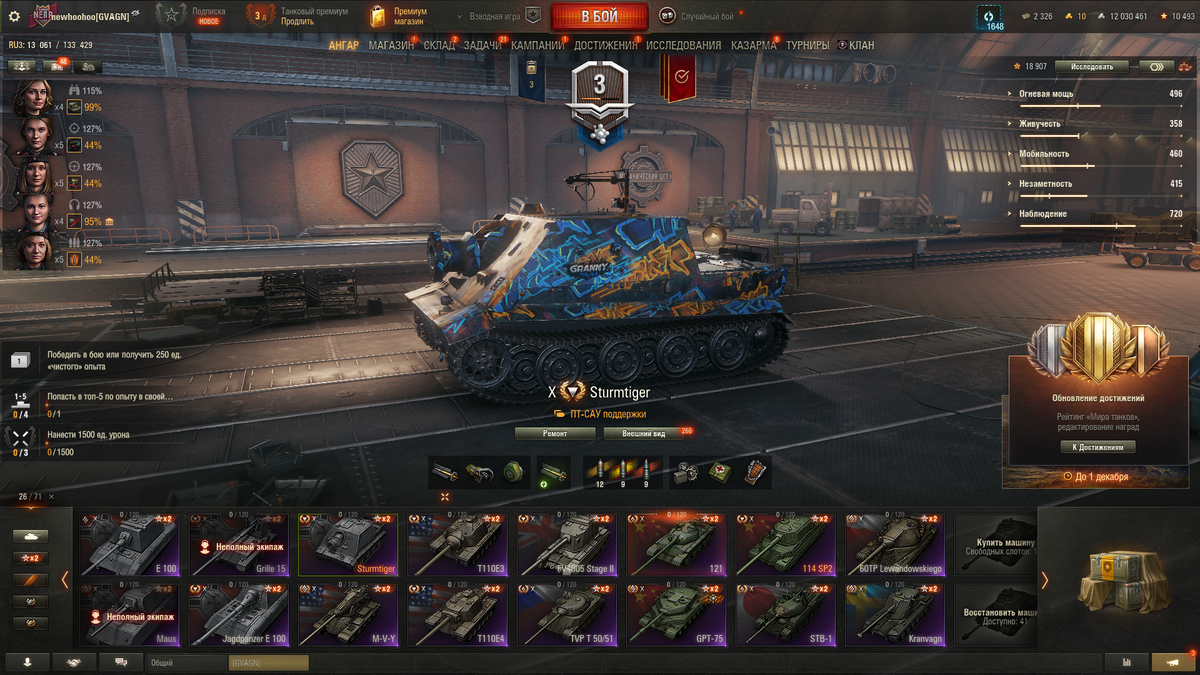
Task: Go to the КАЗАРМА tab
Action: coord(753,45)
